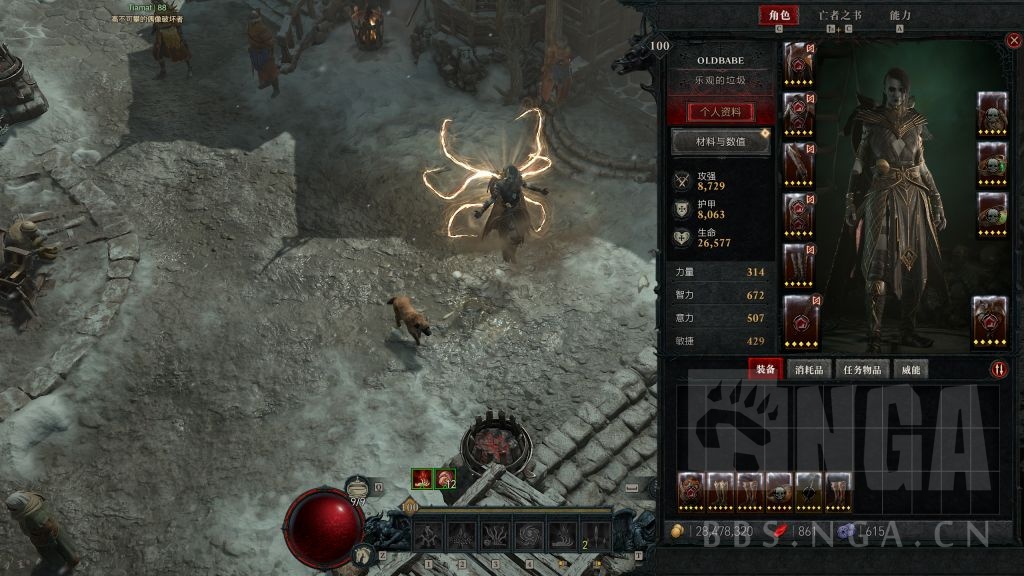Click the horse mount icon

(364, 552)
